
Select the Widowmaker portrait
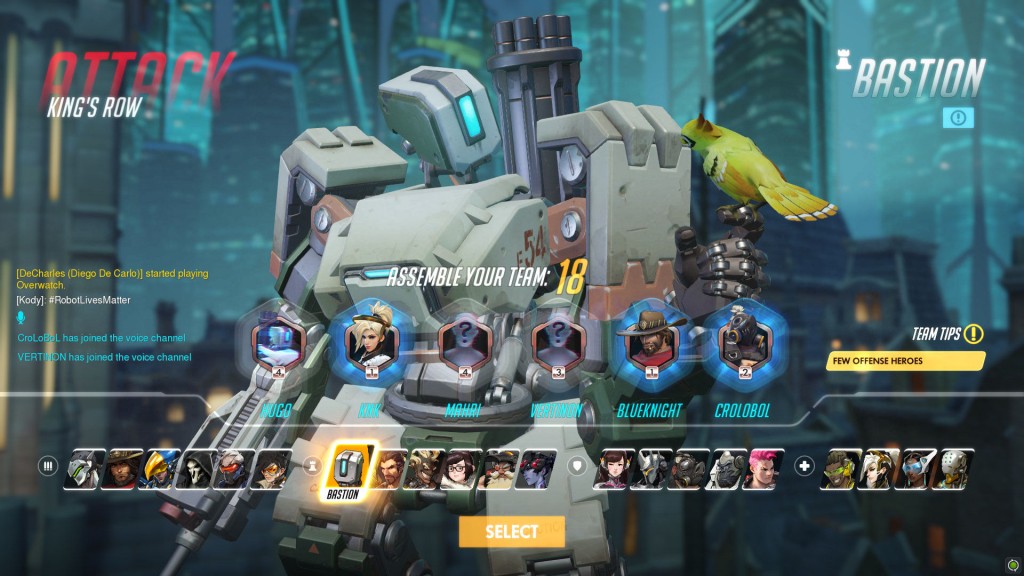click(538, 468)
